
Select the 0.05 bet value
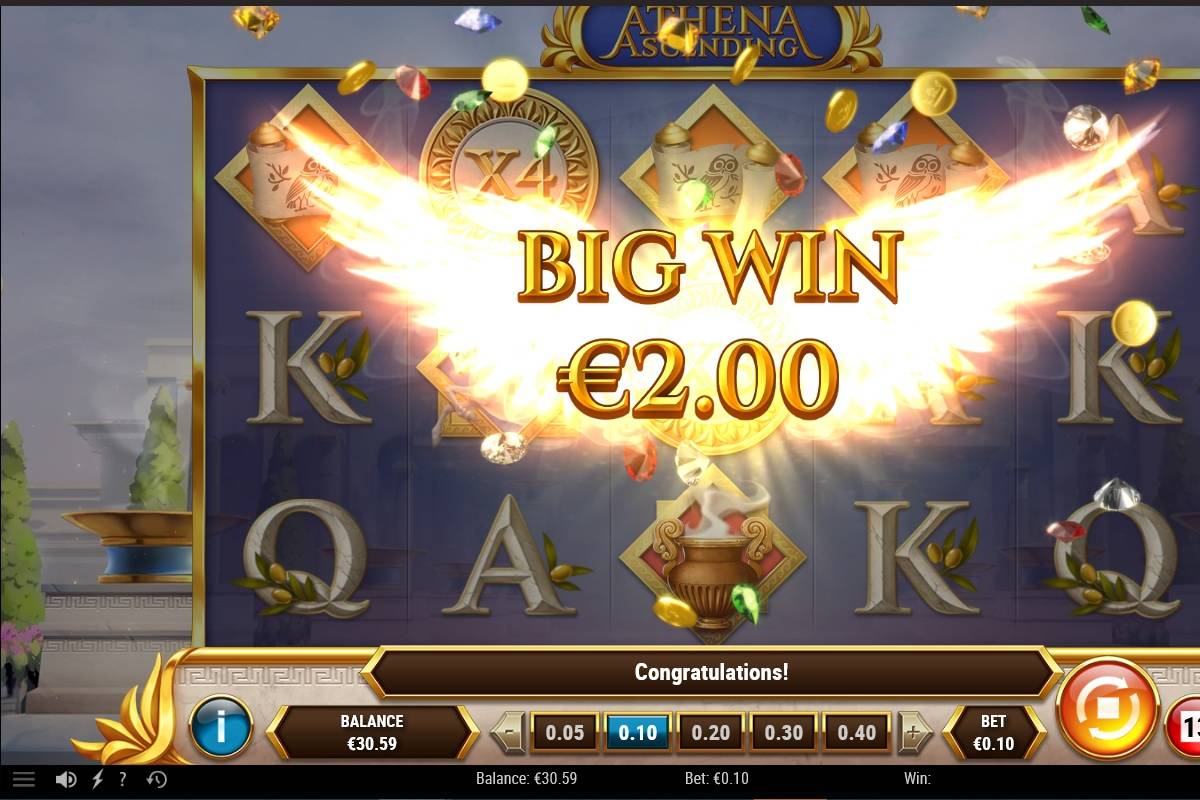565,732
